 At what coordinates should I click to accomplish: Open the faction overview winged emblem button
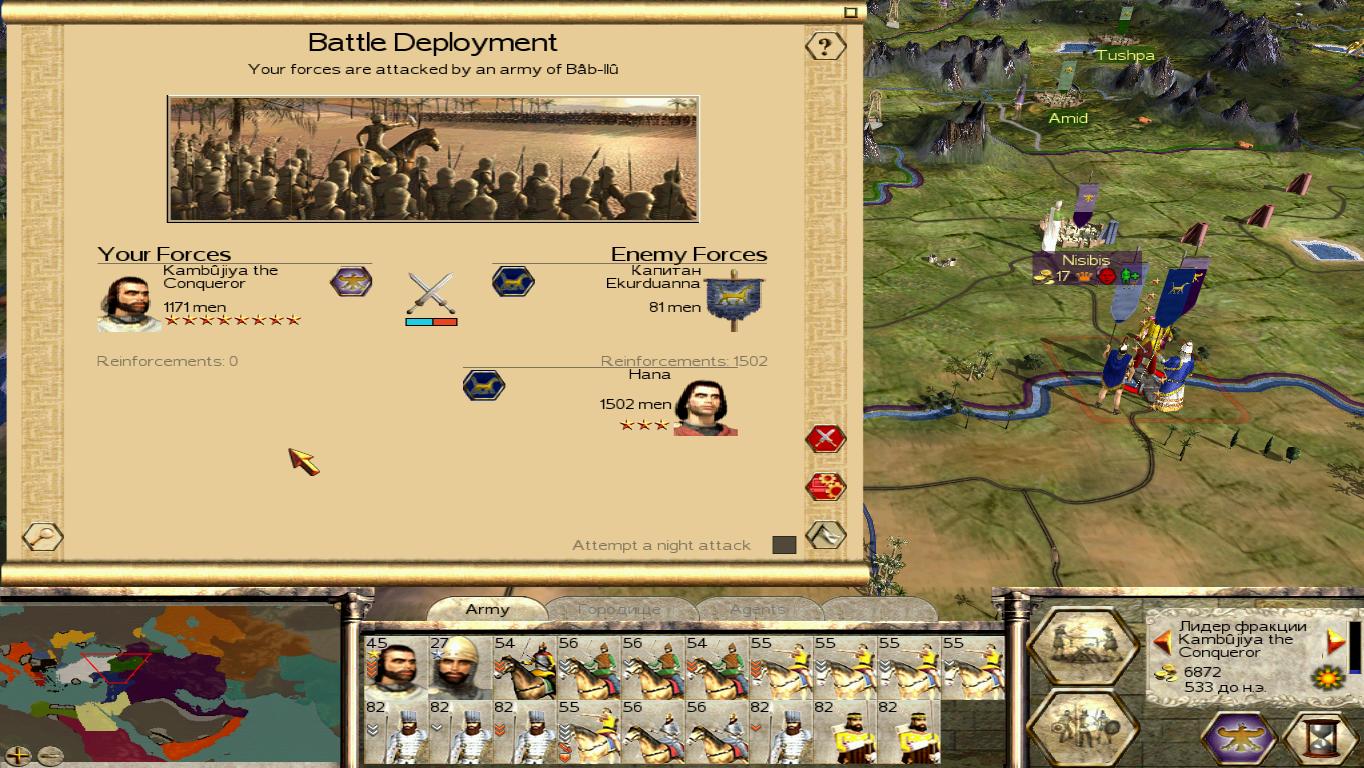[x=1240, y=738]
